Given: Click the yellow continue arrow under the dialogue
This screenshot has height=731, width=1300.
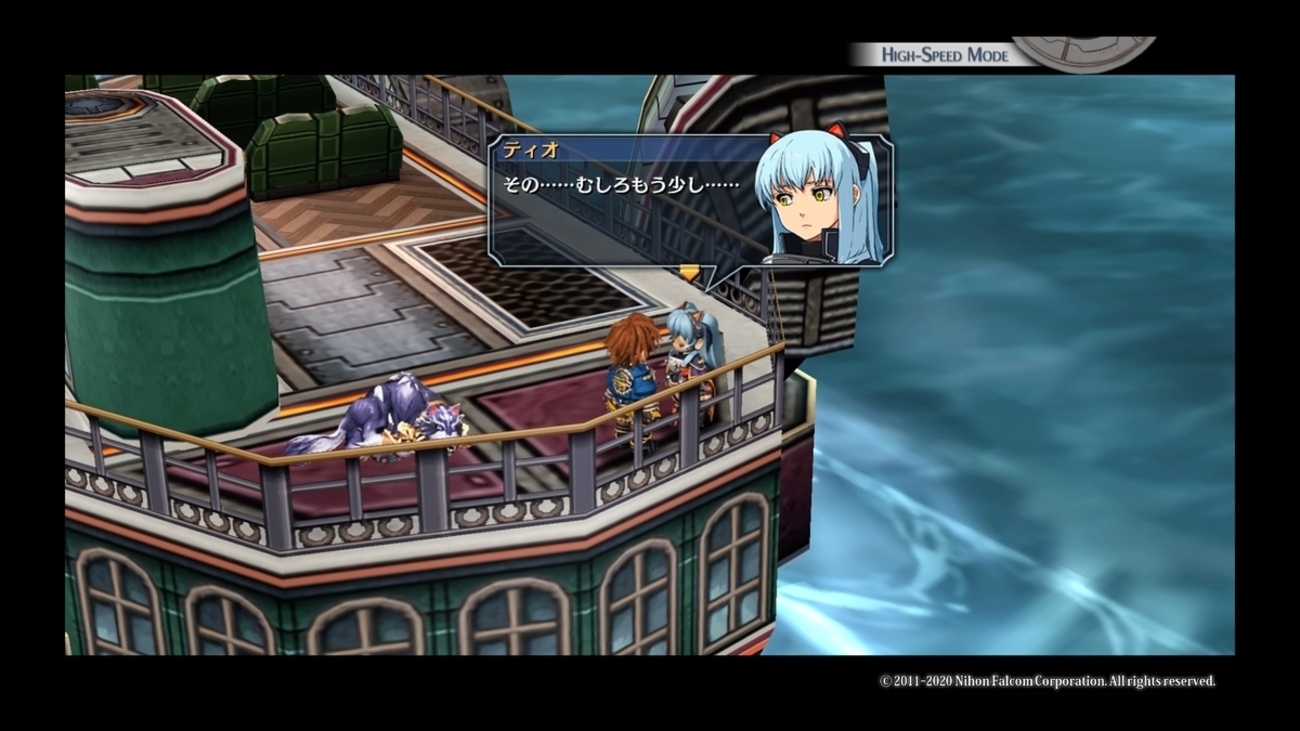Looking at the screenshot, I should pos(689,273).
